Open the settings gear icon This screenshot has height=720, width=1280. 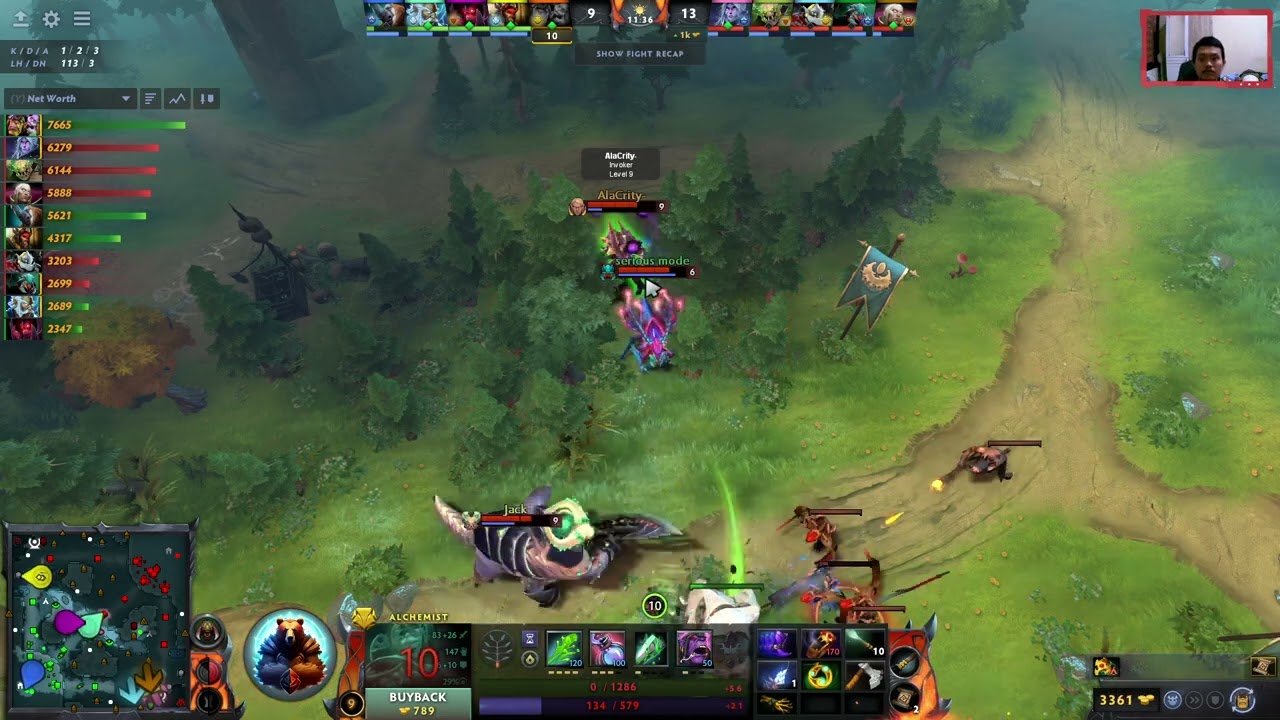pos(51,17)
